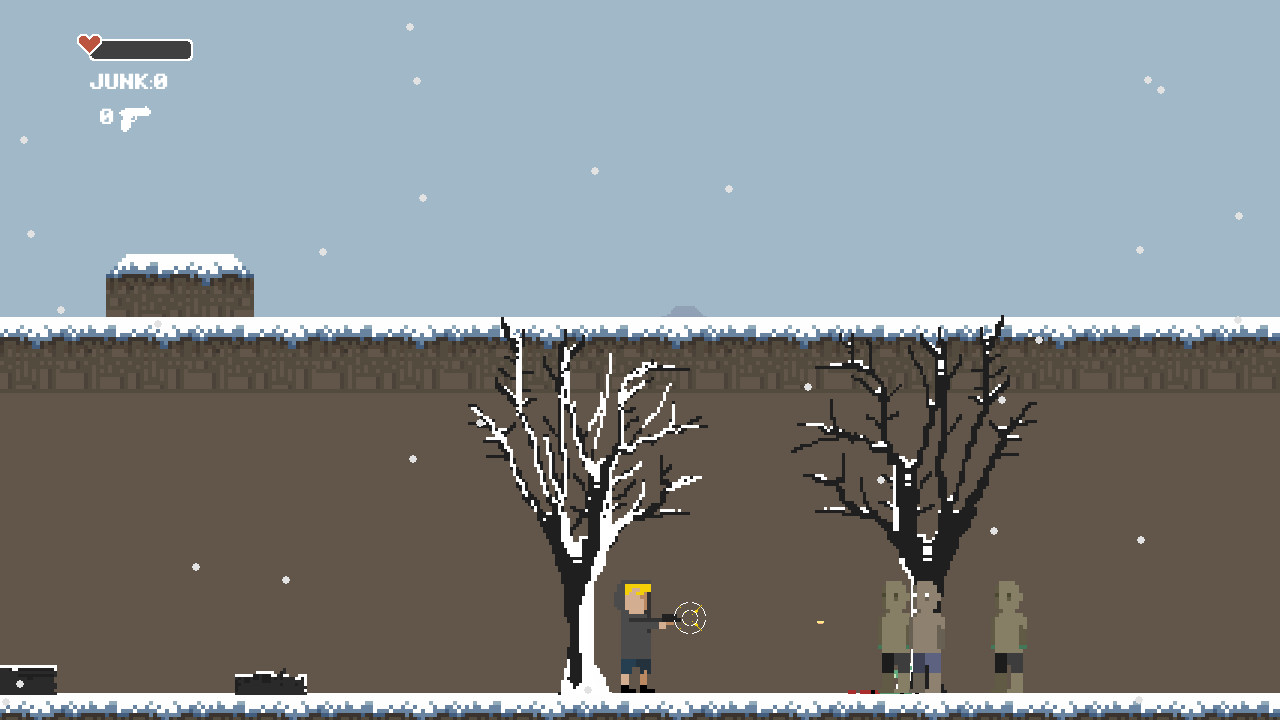Click the ammo count beside the pistol icon

click(x=104, y=116)
